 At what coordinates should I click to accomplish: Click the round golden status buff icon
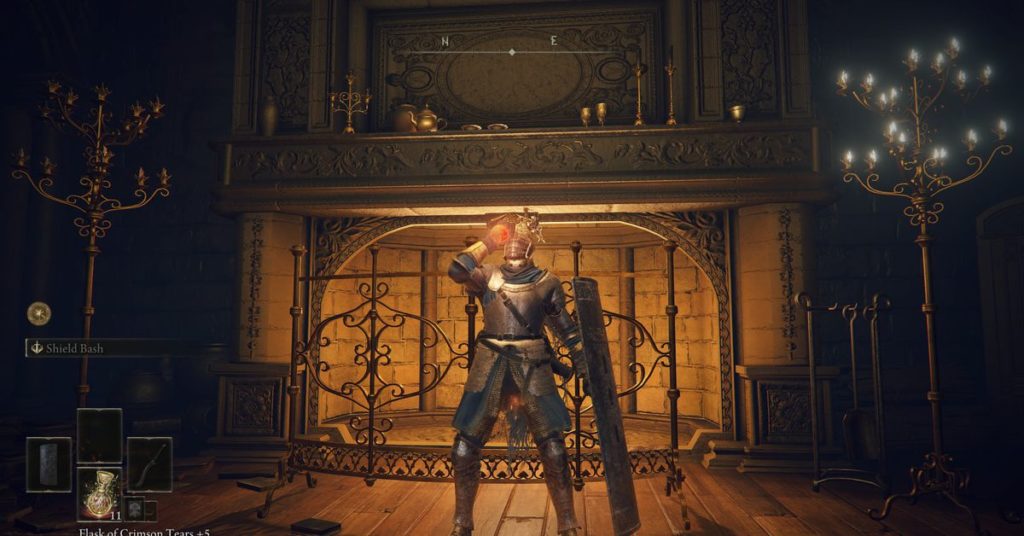tap(39, 313)
